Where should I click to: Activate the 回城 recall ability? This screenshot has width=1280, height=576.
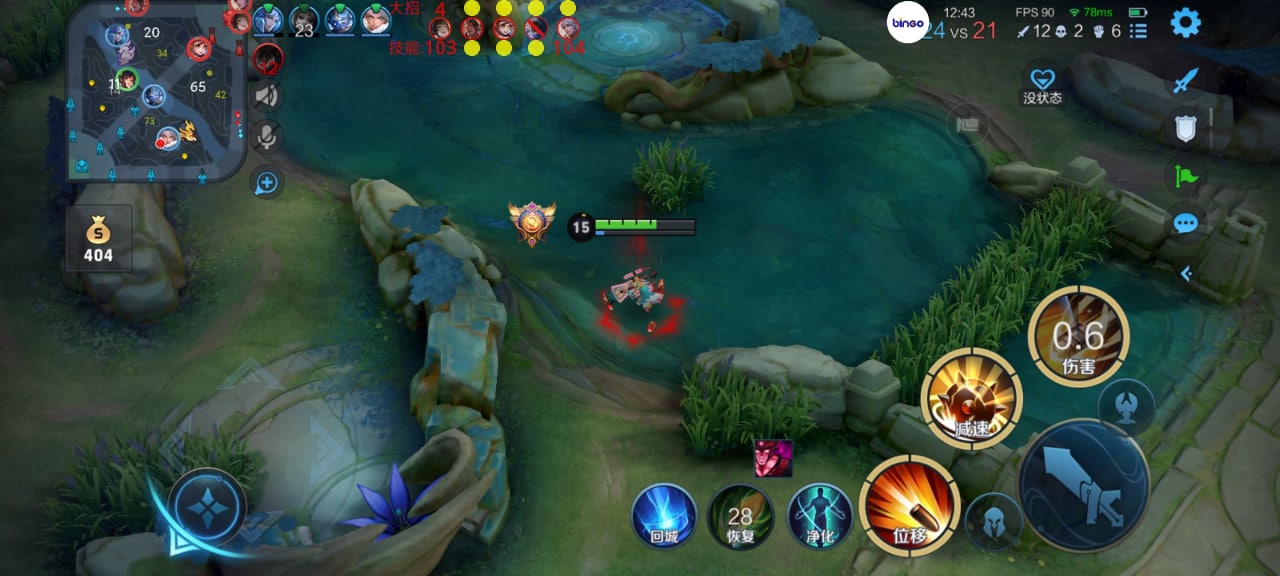(664, 516)
